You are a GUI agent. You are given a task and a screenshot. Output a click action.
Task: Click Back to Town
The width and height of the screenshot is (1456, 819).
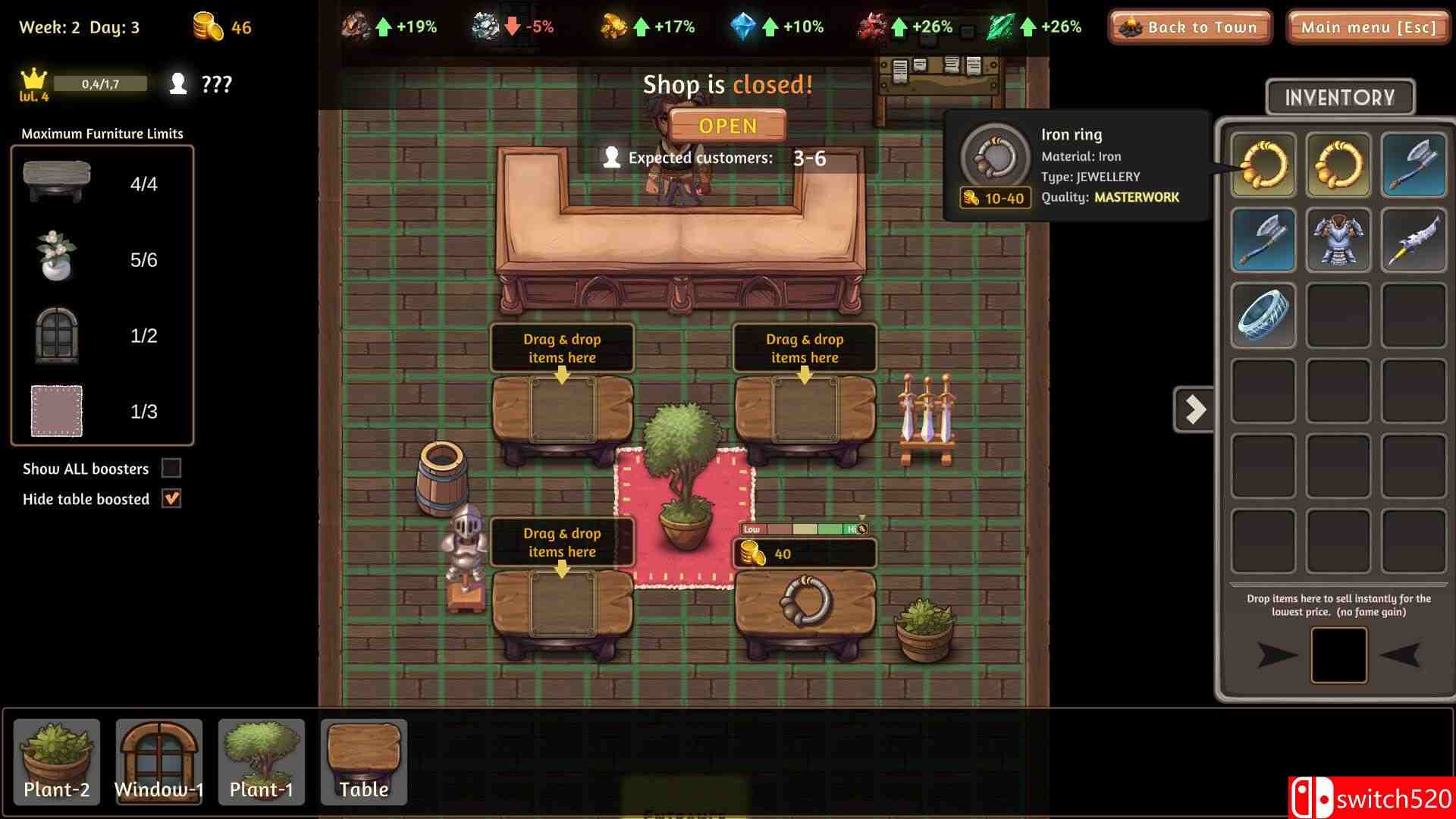1189,27
